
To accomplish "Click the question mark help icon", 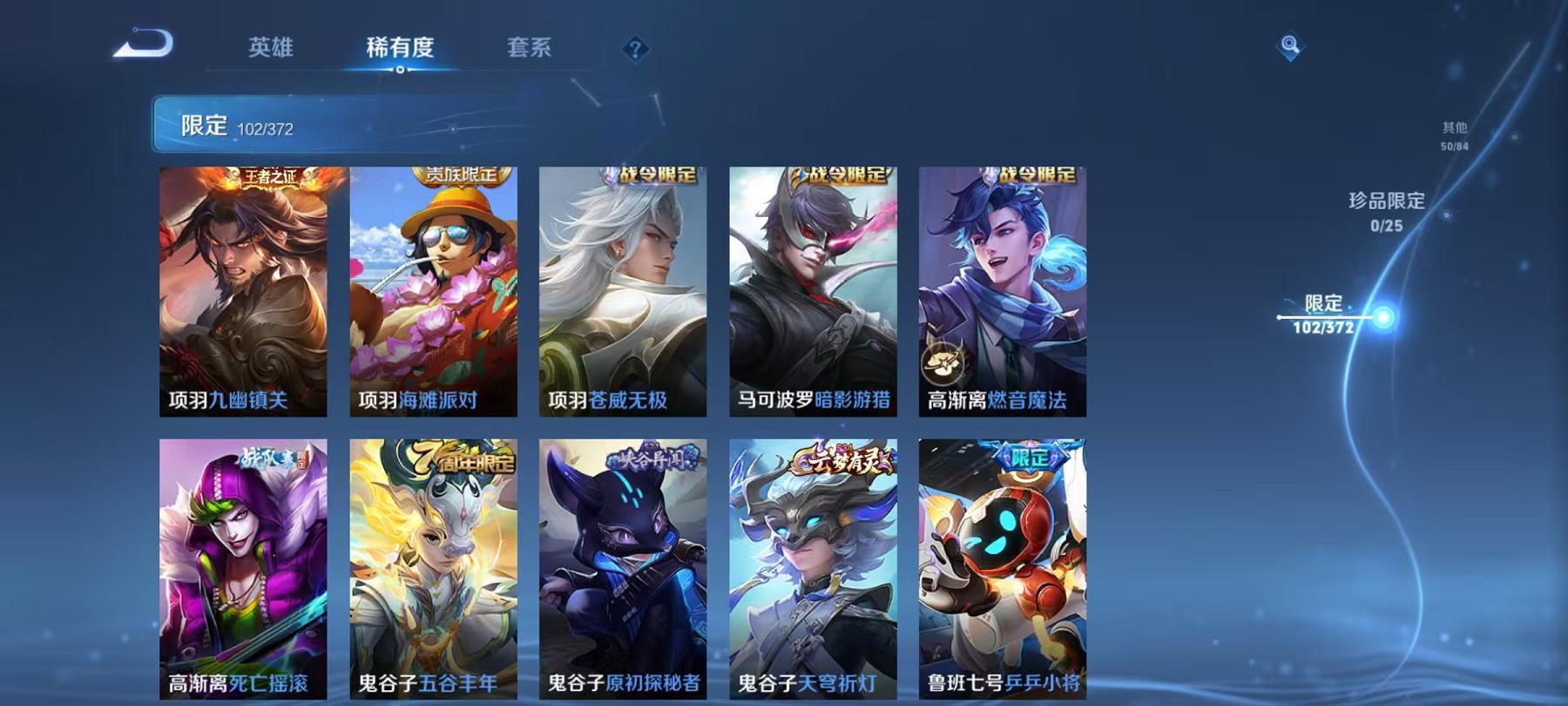I will click(637, 50).
